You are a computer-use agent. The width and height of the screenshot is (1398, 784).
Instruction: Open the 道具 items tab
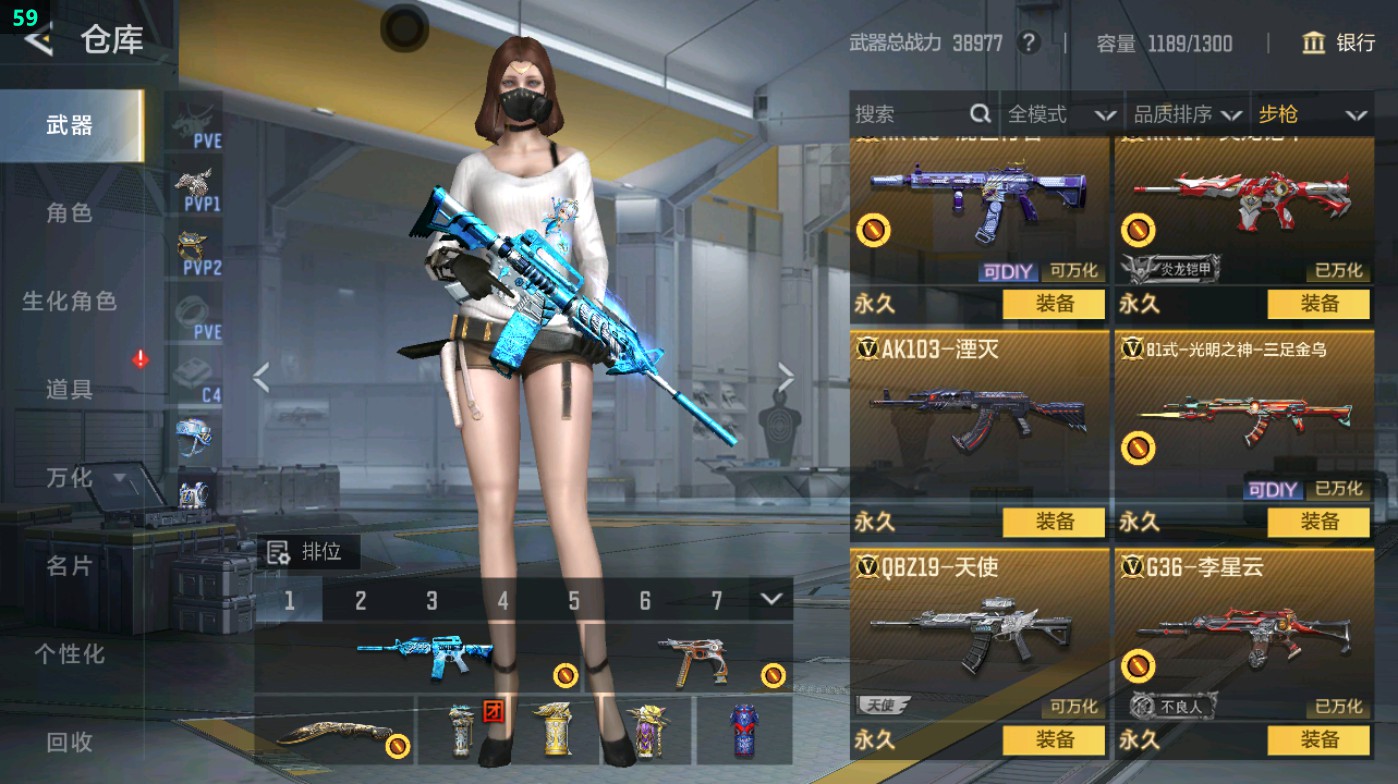coord(70,389)
